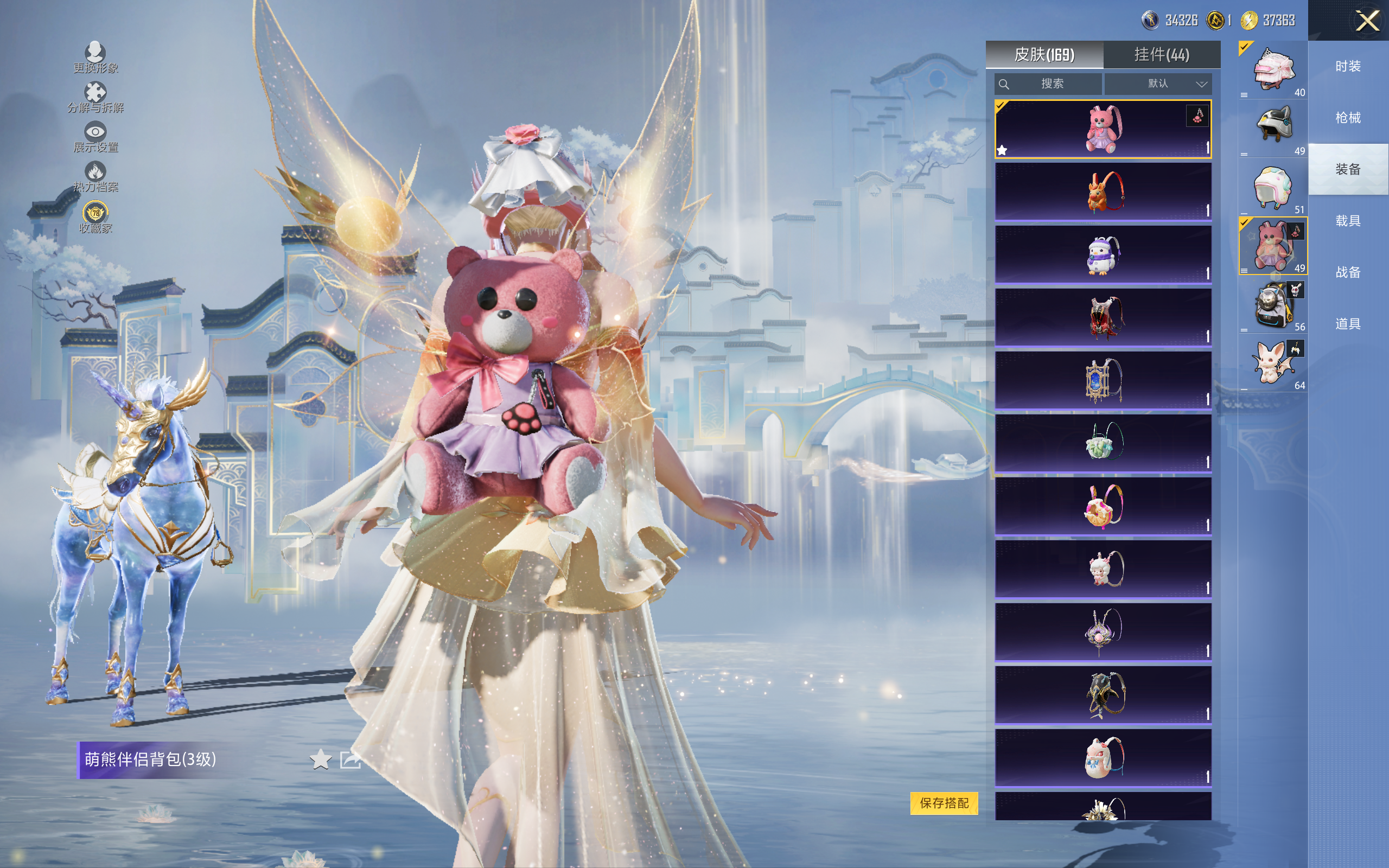The width and height of the screenshot is (1389, 868).
Task: Choose the orange fox backpack skin
Action: point(1103,192)
